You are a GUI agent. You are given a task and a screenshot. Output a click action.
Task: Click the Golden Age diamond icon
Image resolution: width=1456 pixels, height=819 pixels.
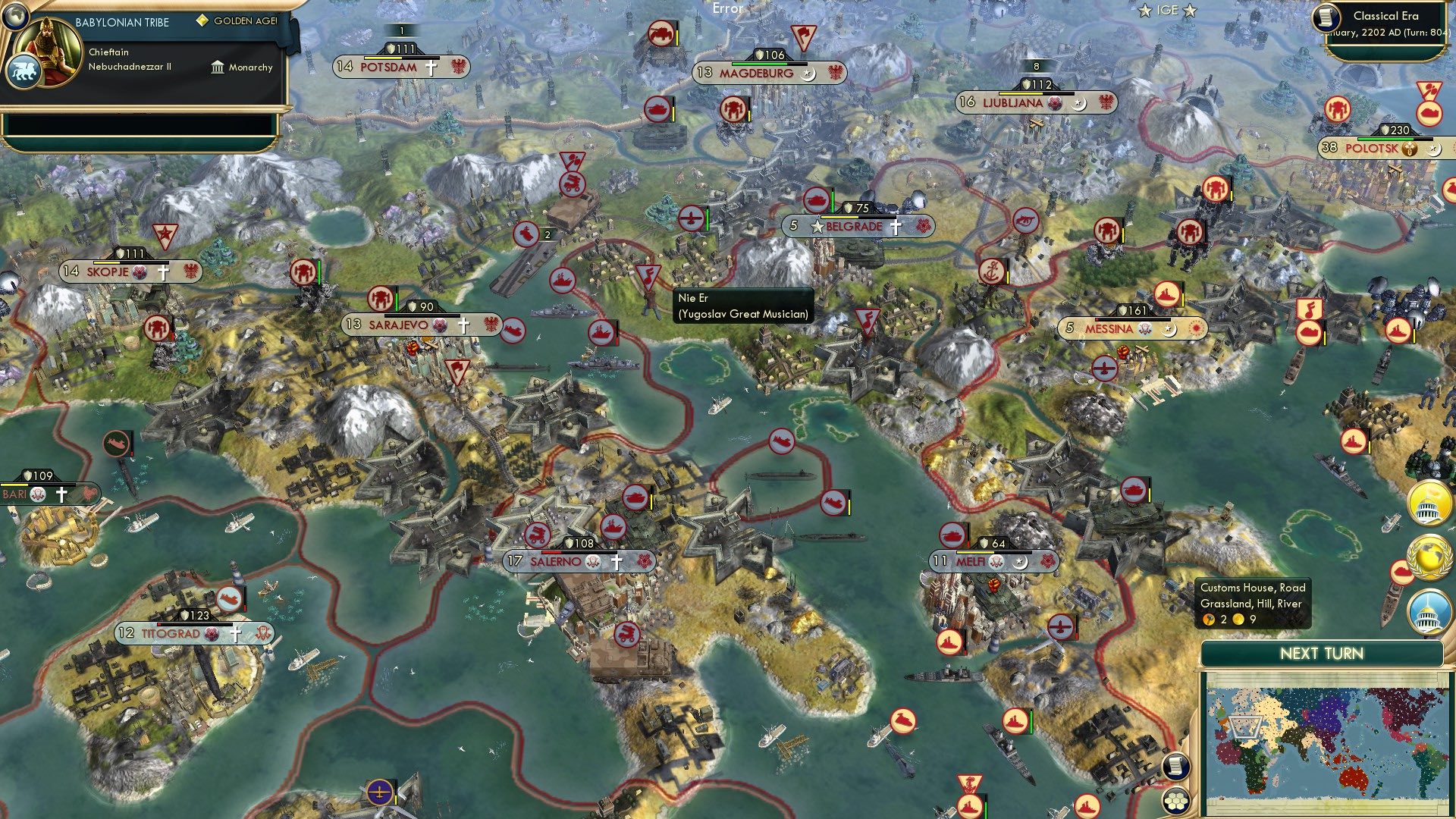tap(202, 21)
